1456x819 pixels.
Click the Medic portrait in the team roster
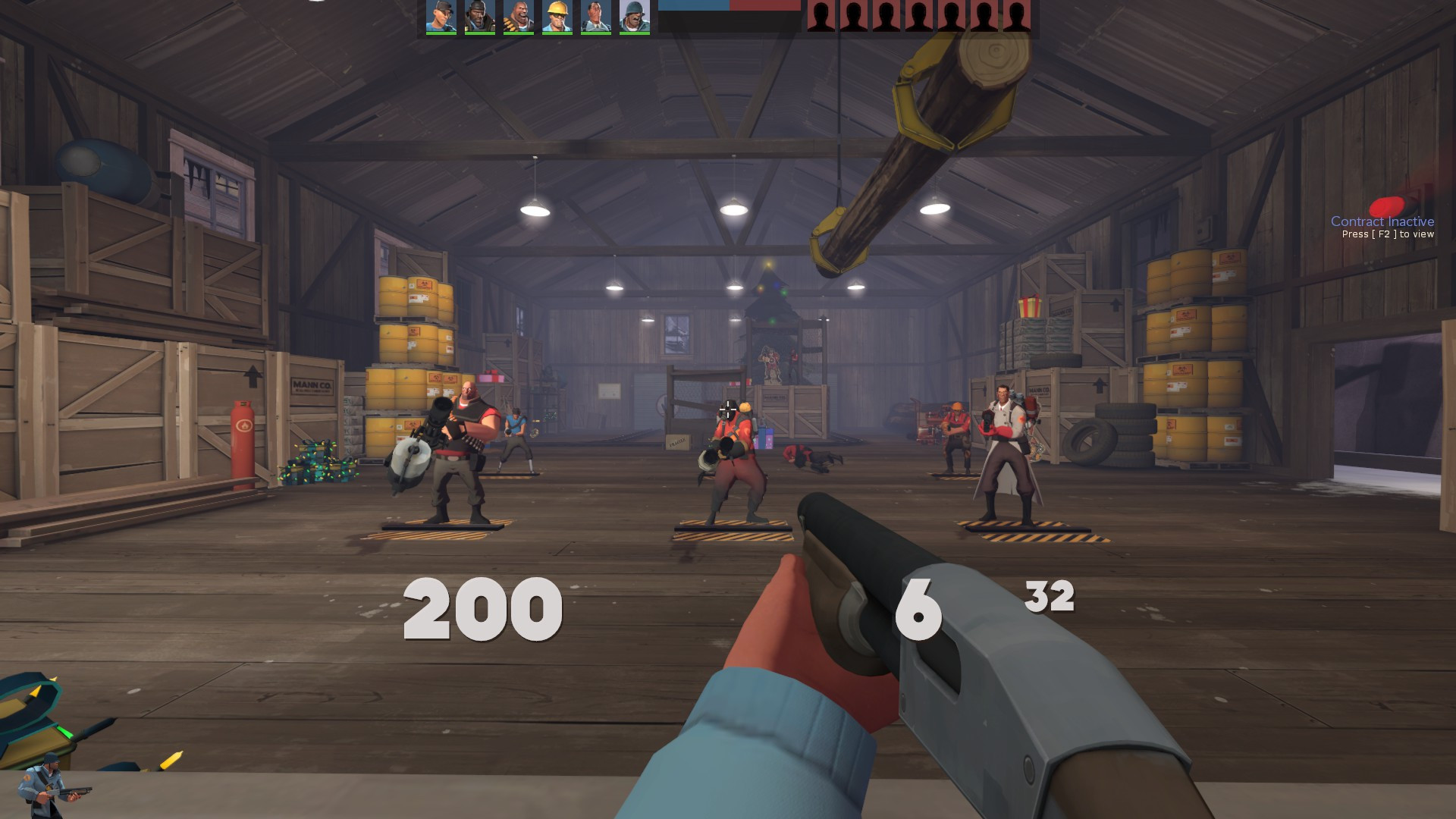coord(596,15)
